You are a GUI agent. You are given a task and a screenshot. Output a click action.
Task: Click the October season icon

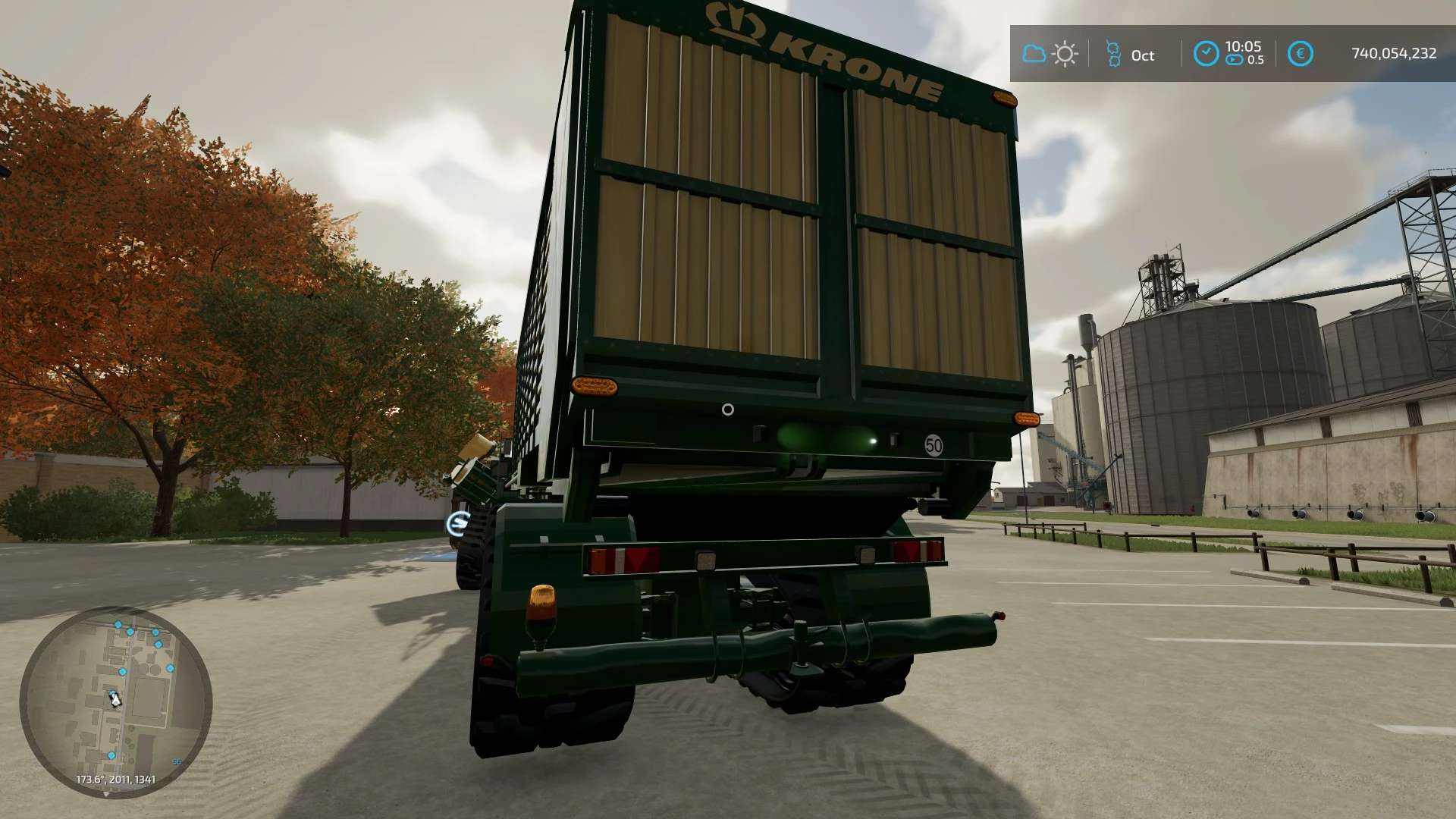point(1113,54)
